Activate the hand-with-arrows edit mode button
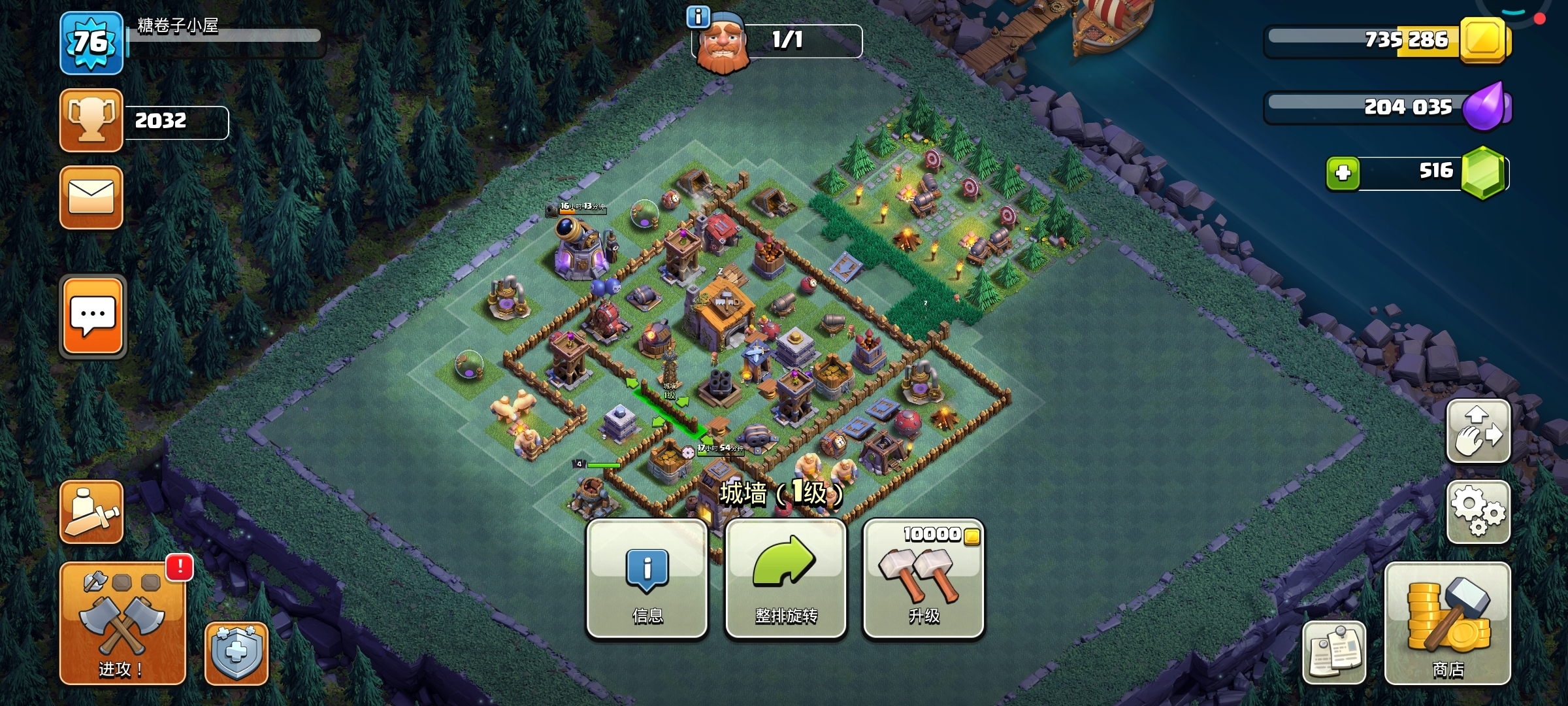 click(1478, 431)
